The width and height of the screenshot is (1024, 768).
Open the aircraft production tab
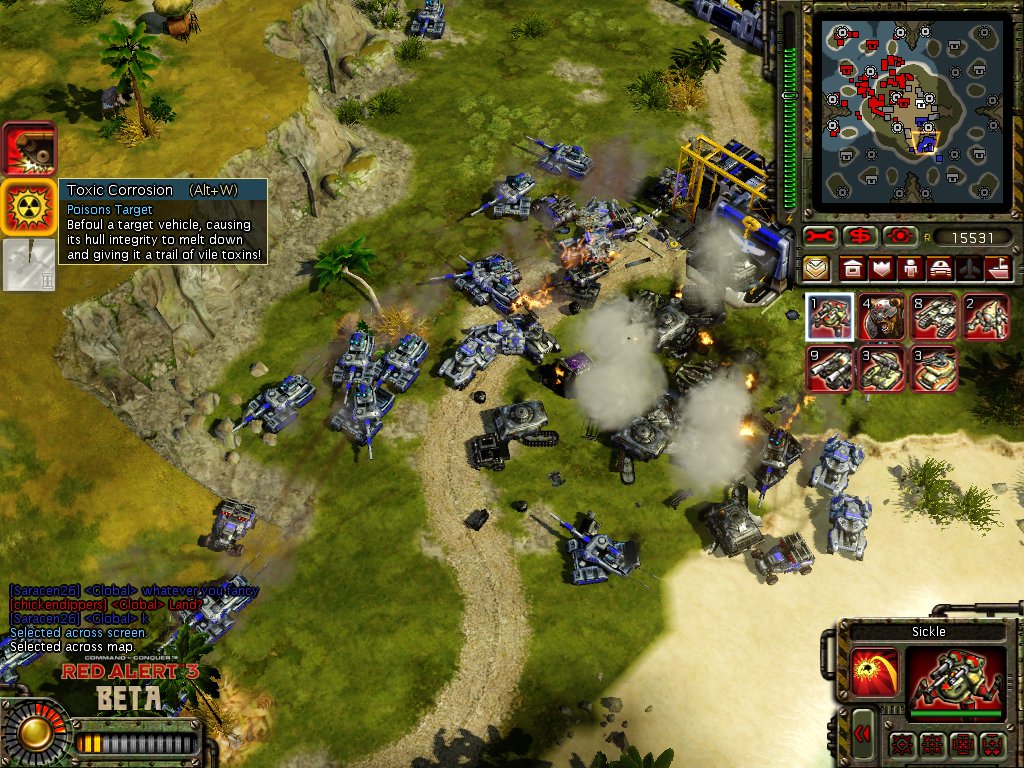point(969,269)
